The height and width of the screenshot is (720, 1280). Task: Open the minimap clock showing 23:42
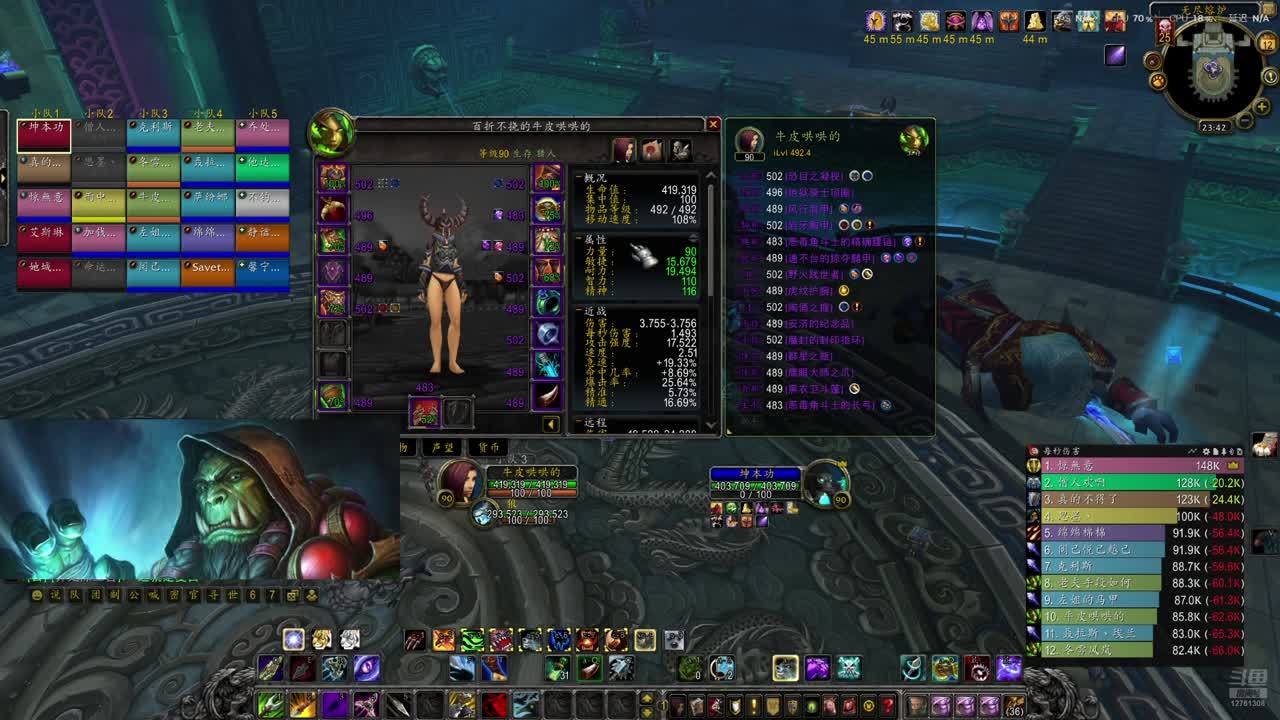coord(1214,128)
